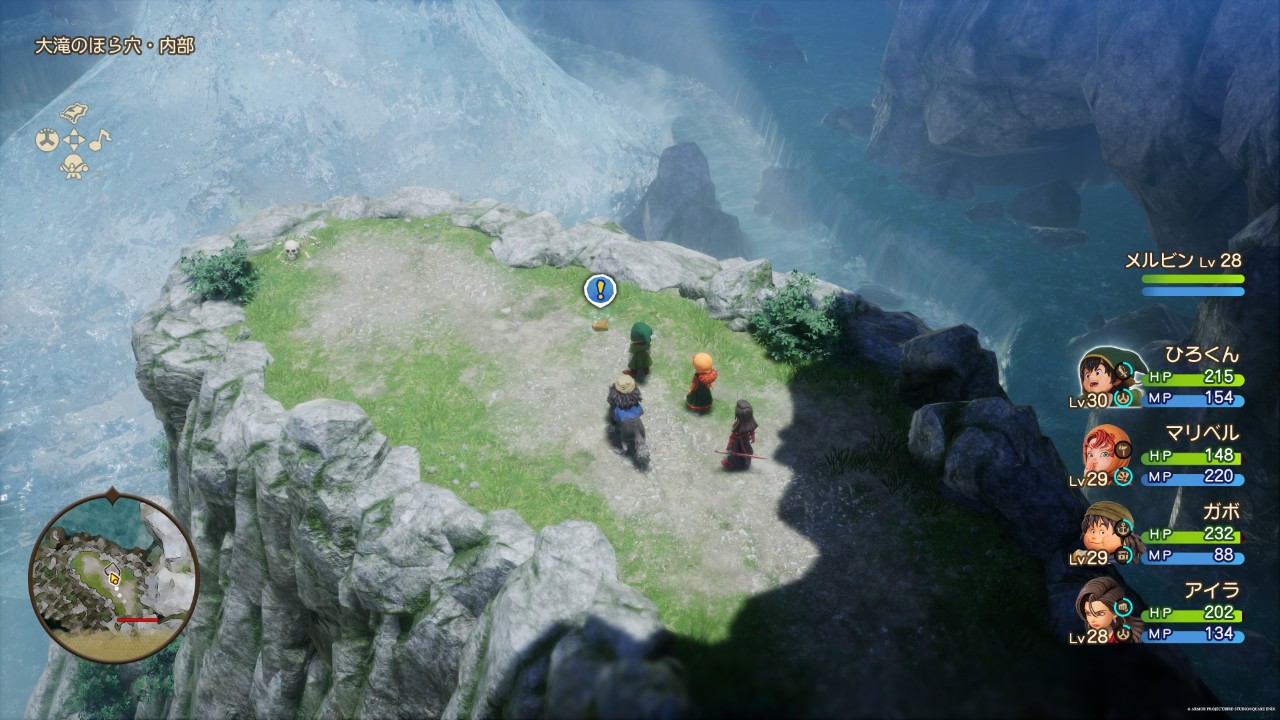Choose the skull shortcut icon
The width and height of the screenshot is (1280, 720).
pos(73,167)
